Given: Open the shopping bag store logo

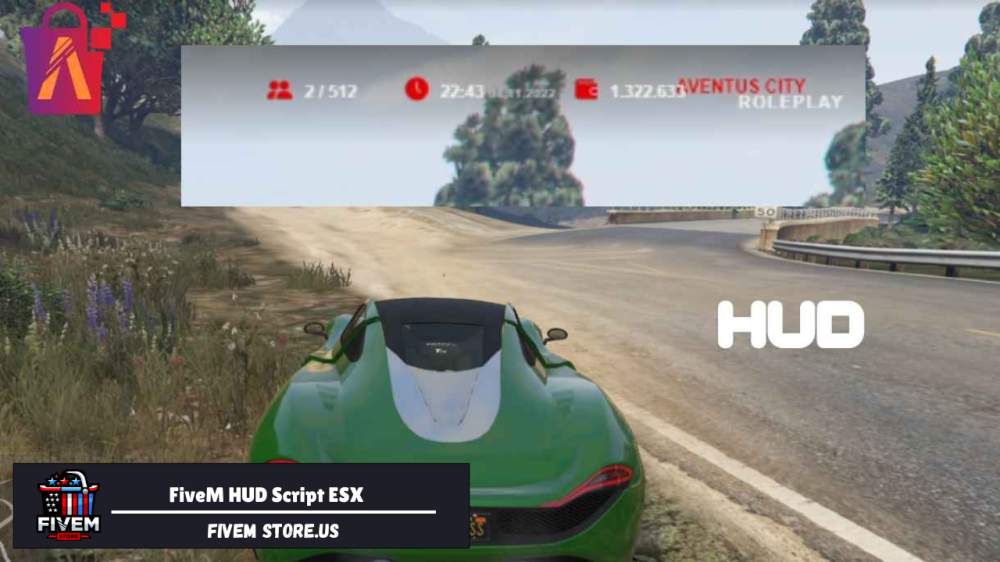Looking at the screenshot, I should (67, 61).
